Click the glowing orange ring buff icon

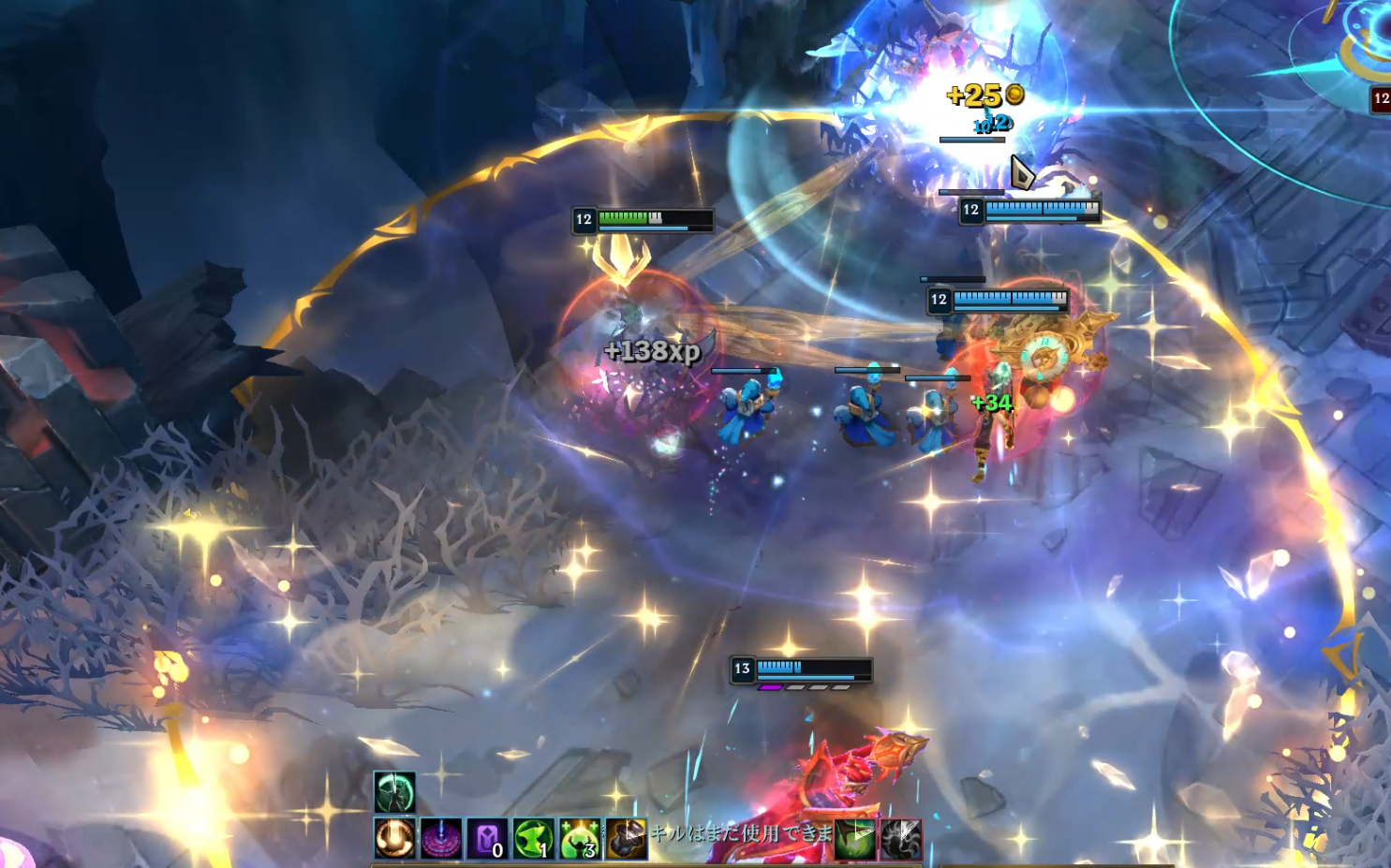tap(394, 838)
